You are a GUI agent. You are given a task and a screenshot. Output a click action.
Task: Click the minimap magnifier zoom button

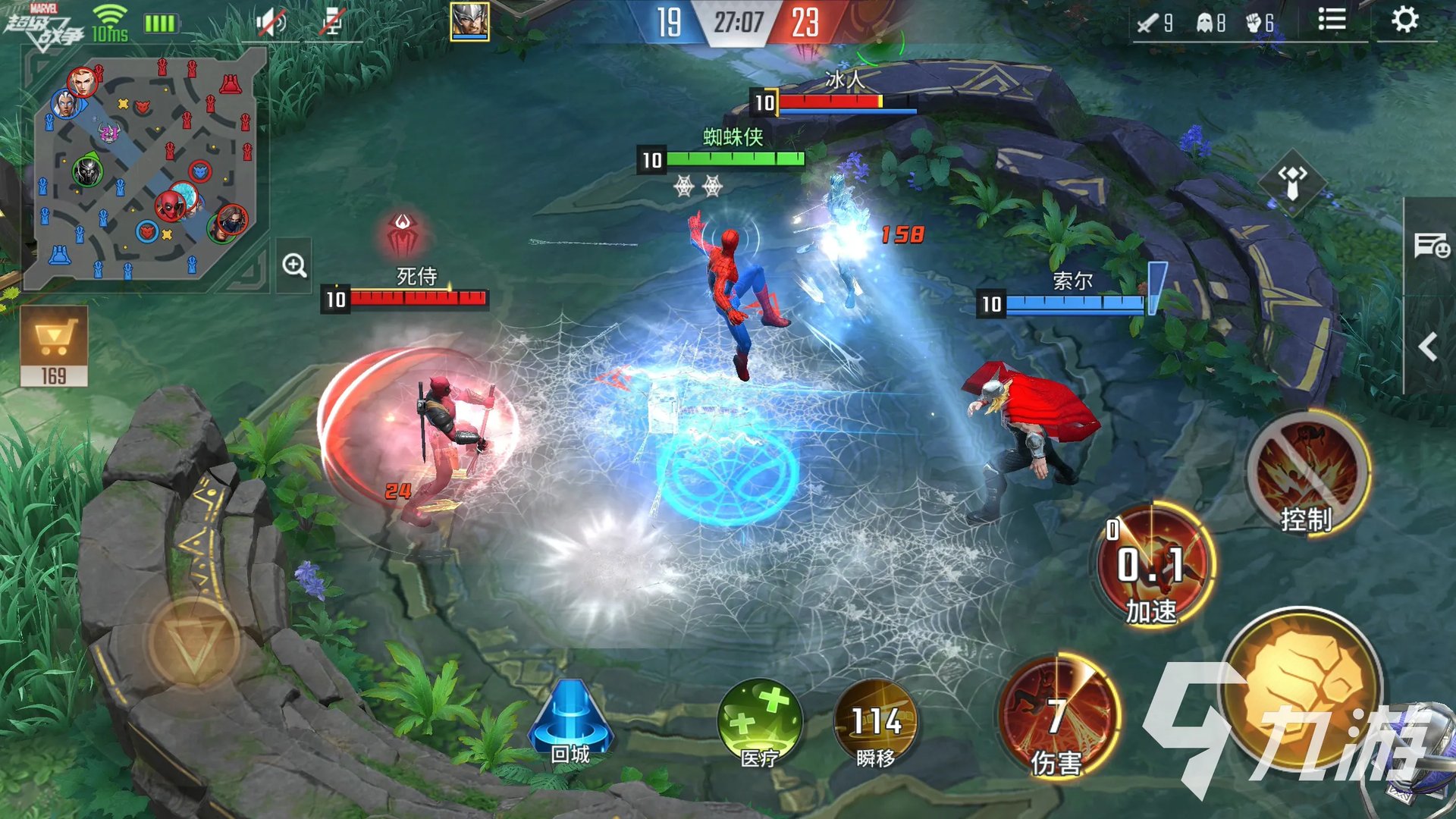(x=294, y=265)
